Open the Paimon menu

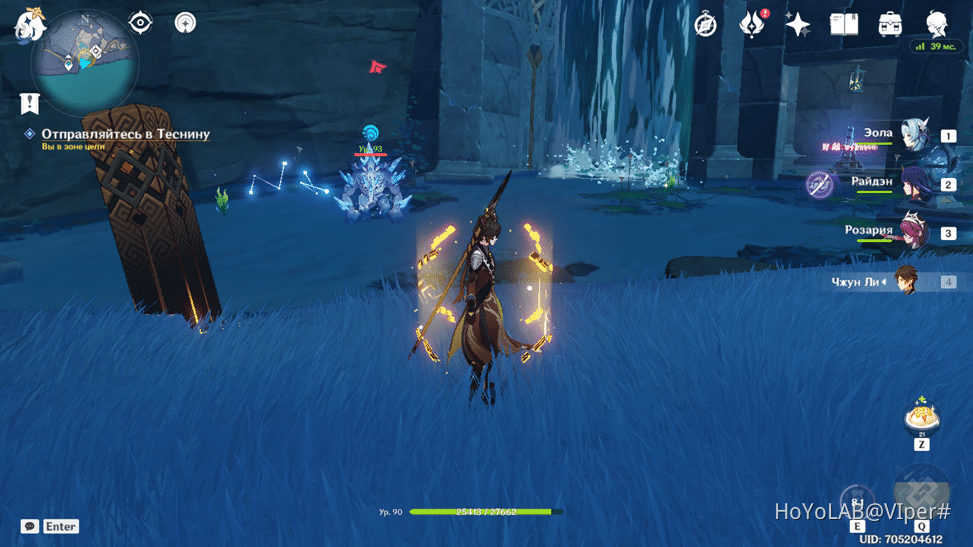point(29,24)
